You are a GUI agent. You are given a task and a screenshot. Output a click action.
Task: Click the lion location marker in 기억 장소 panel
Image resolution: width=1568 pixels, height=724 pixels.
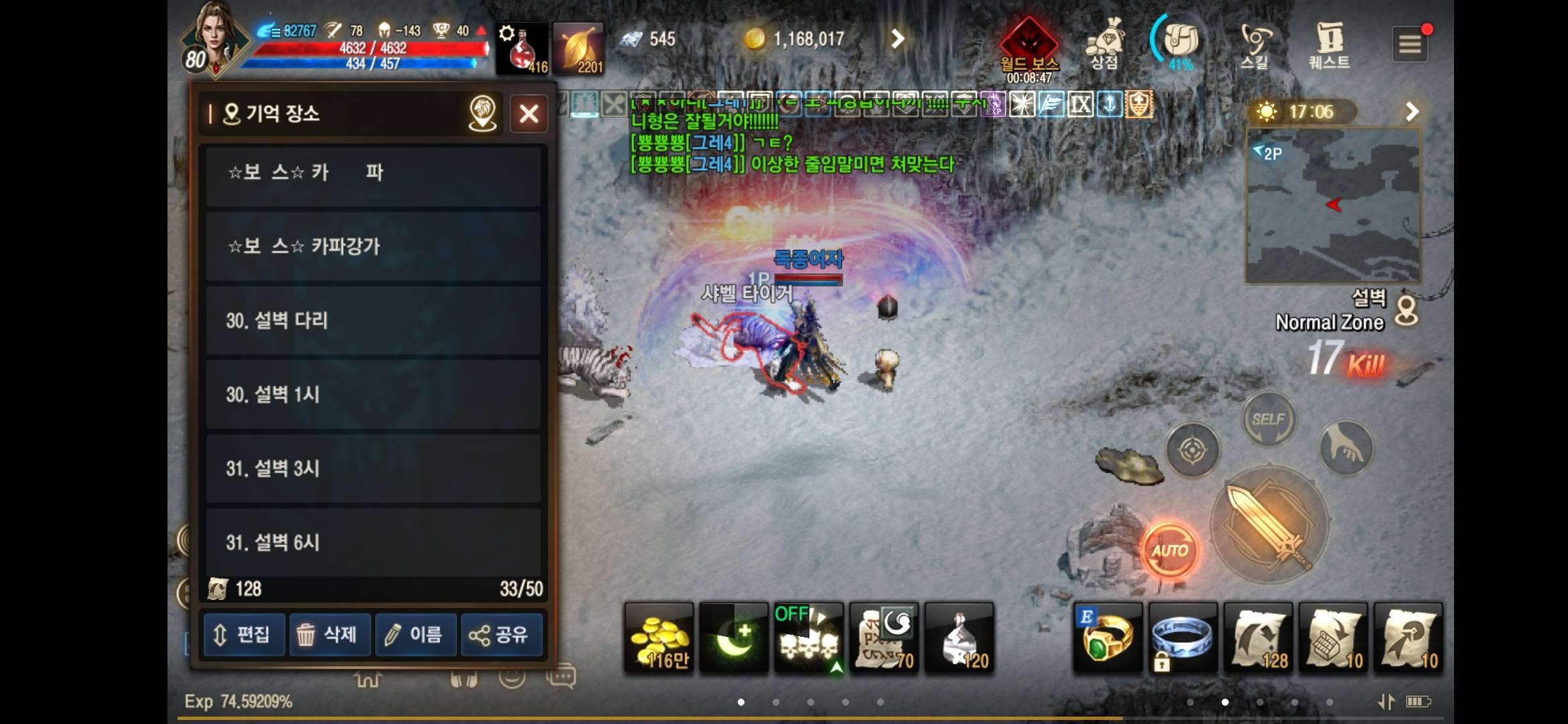[482, 113]
